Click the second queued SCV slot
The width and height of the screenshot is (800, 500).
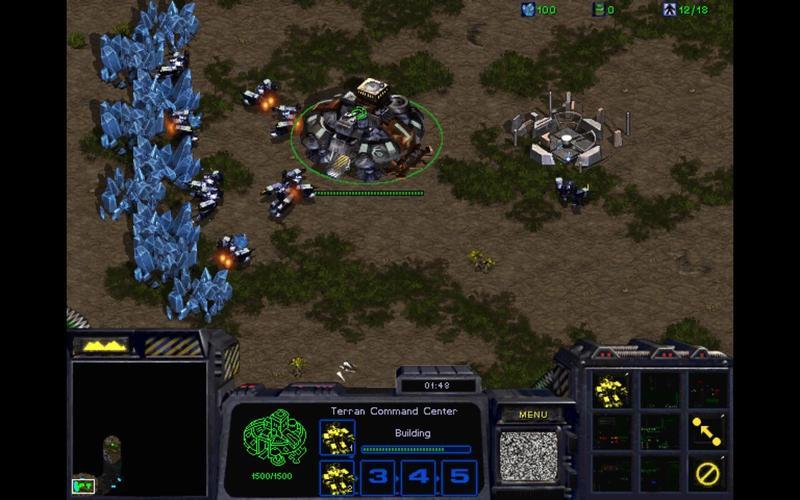338,477
